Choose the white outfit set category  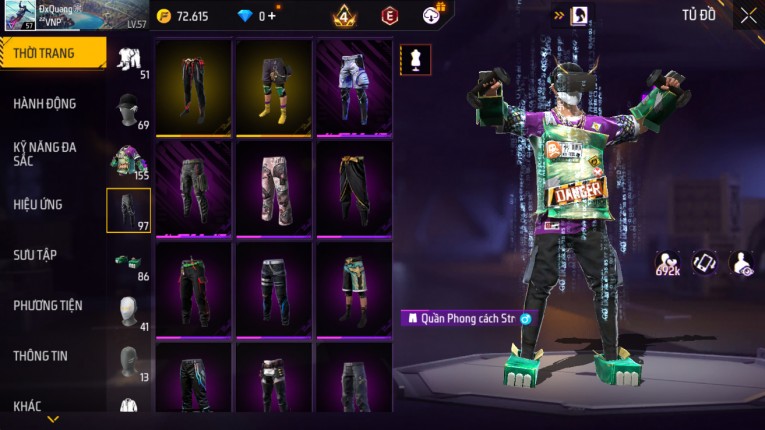coord(129,60)
